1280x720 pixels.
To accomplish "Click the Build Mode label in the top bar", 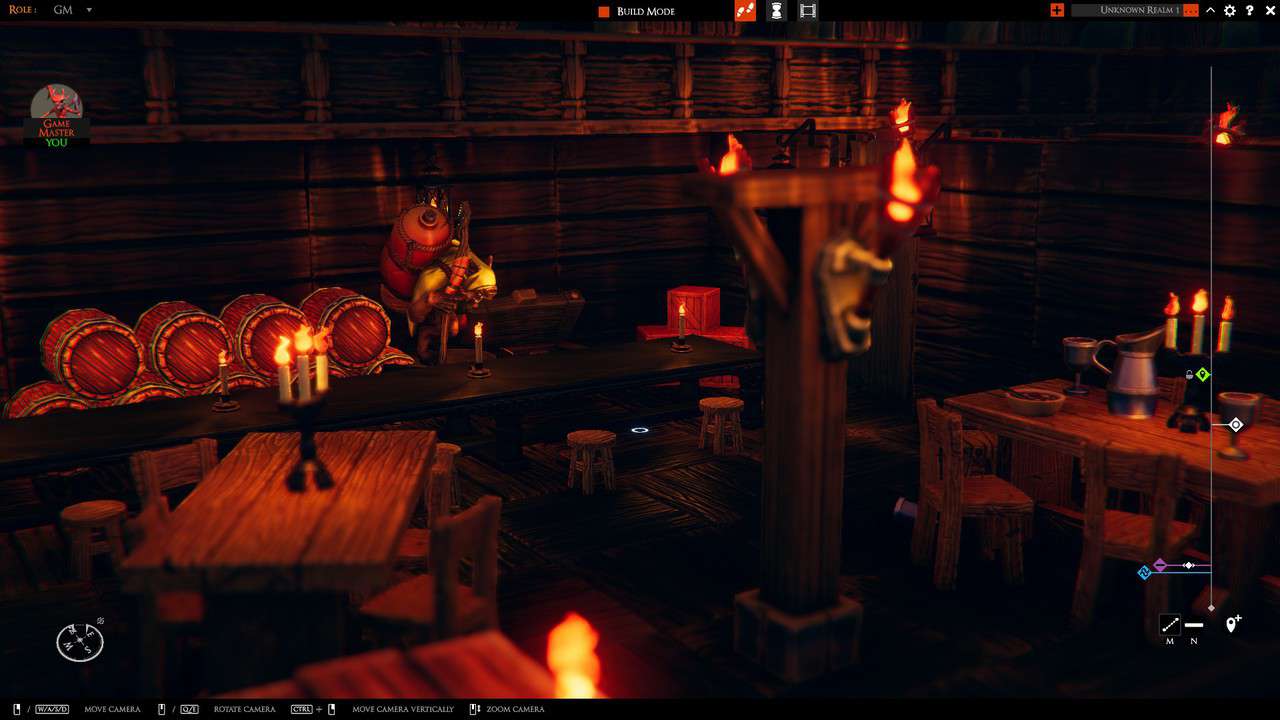I will (645, 10).
